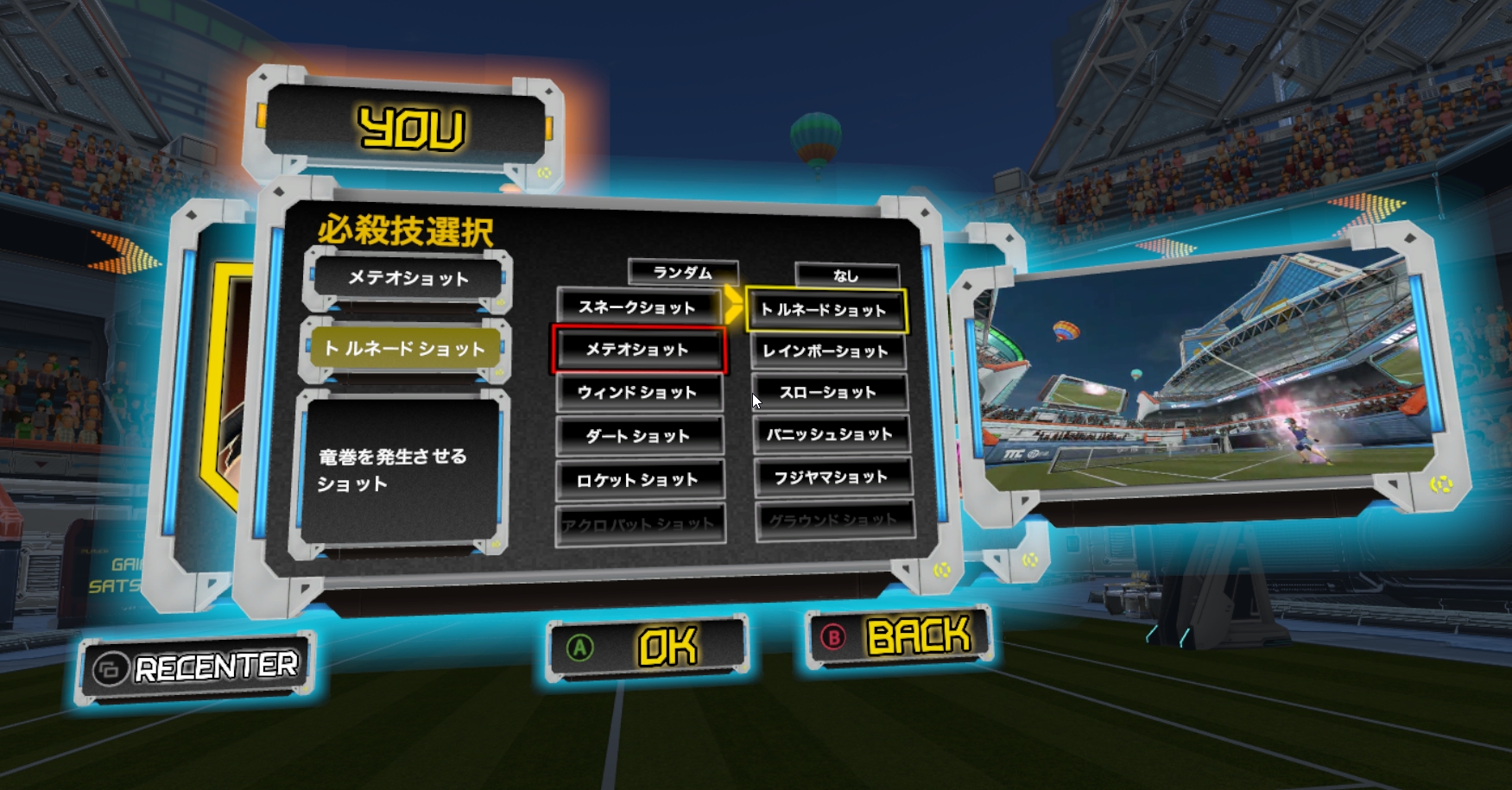Toggle the Slow Shot selection
The width and height of the screenshot is (1512, 790).
coord(828,392)
